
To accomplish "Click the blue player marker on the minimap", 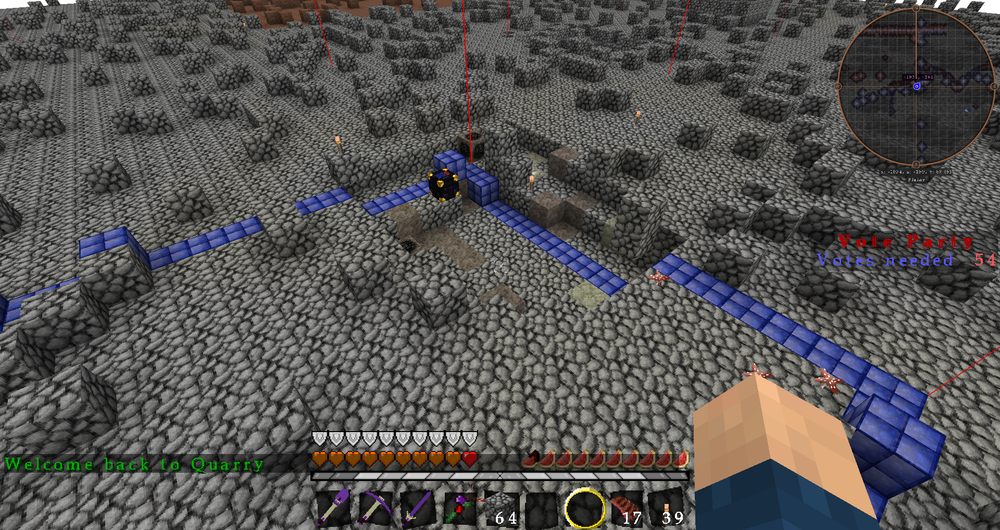I will pyautogui.click(x=917, y=87).
